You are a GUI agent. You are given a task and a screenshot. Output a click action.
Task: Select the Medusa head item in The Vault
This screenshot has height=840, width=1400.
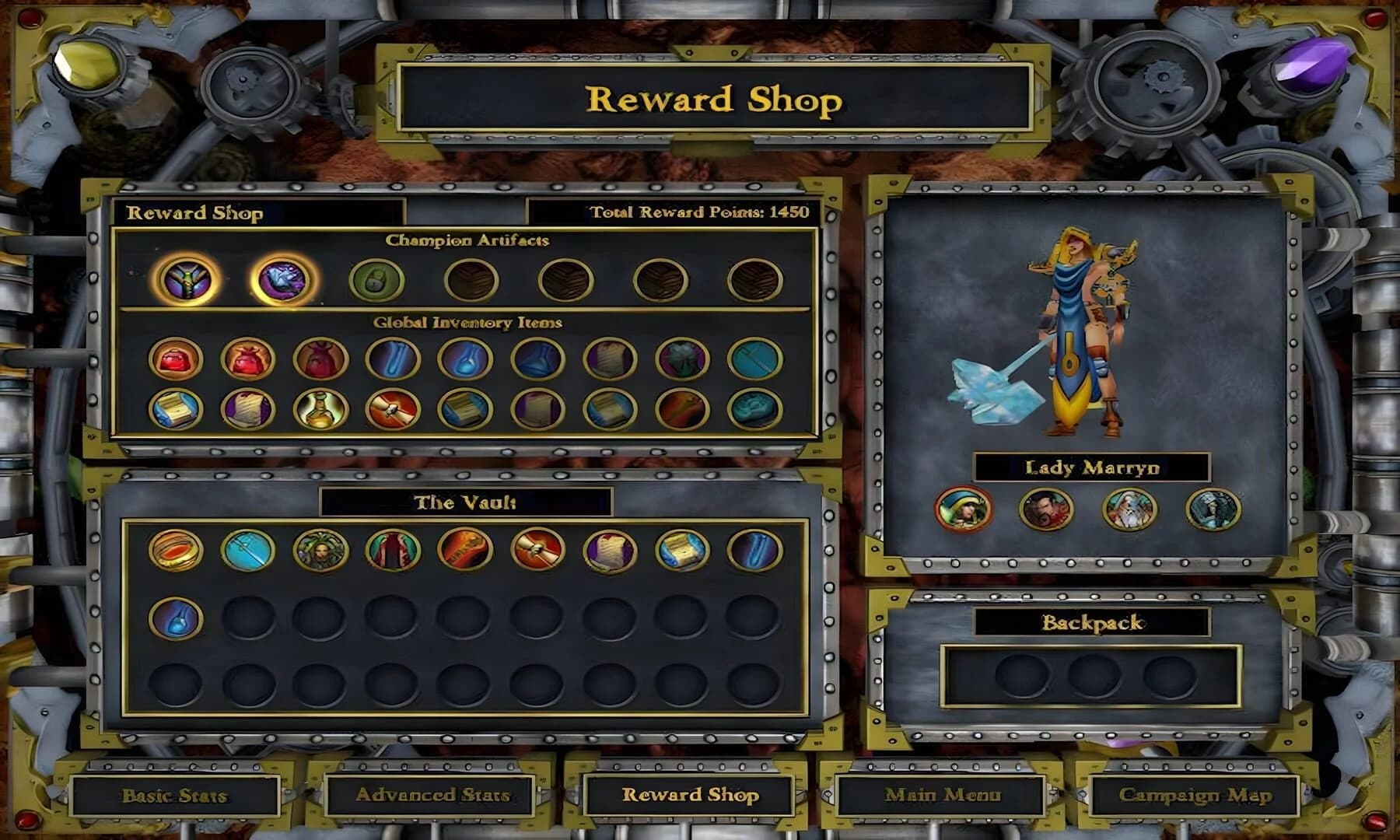point(319,551)
